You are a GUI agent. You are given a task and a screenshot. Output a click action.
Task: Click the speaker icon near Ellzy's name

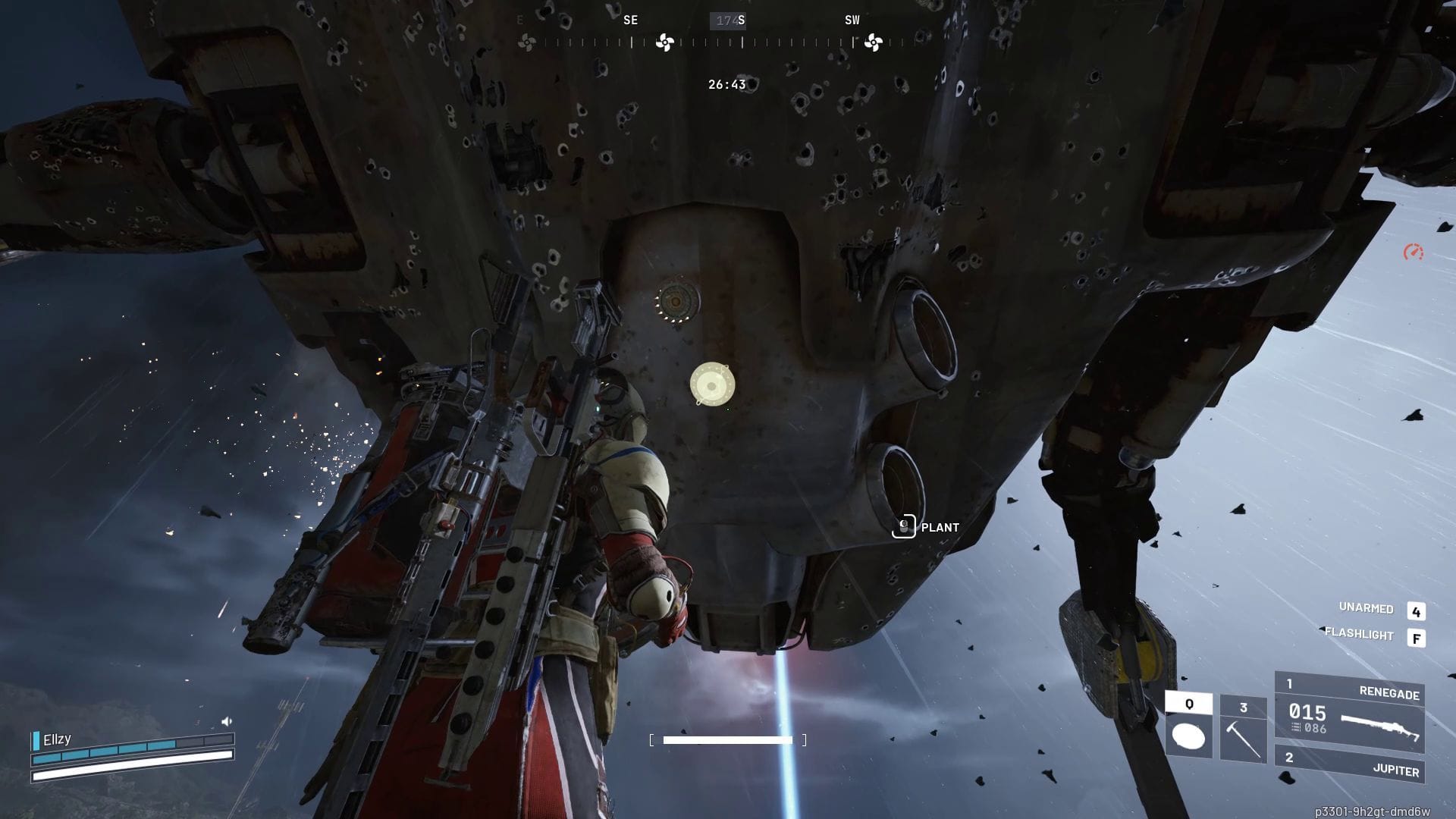pos(226,721)
